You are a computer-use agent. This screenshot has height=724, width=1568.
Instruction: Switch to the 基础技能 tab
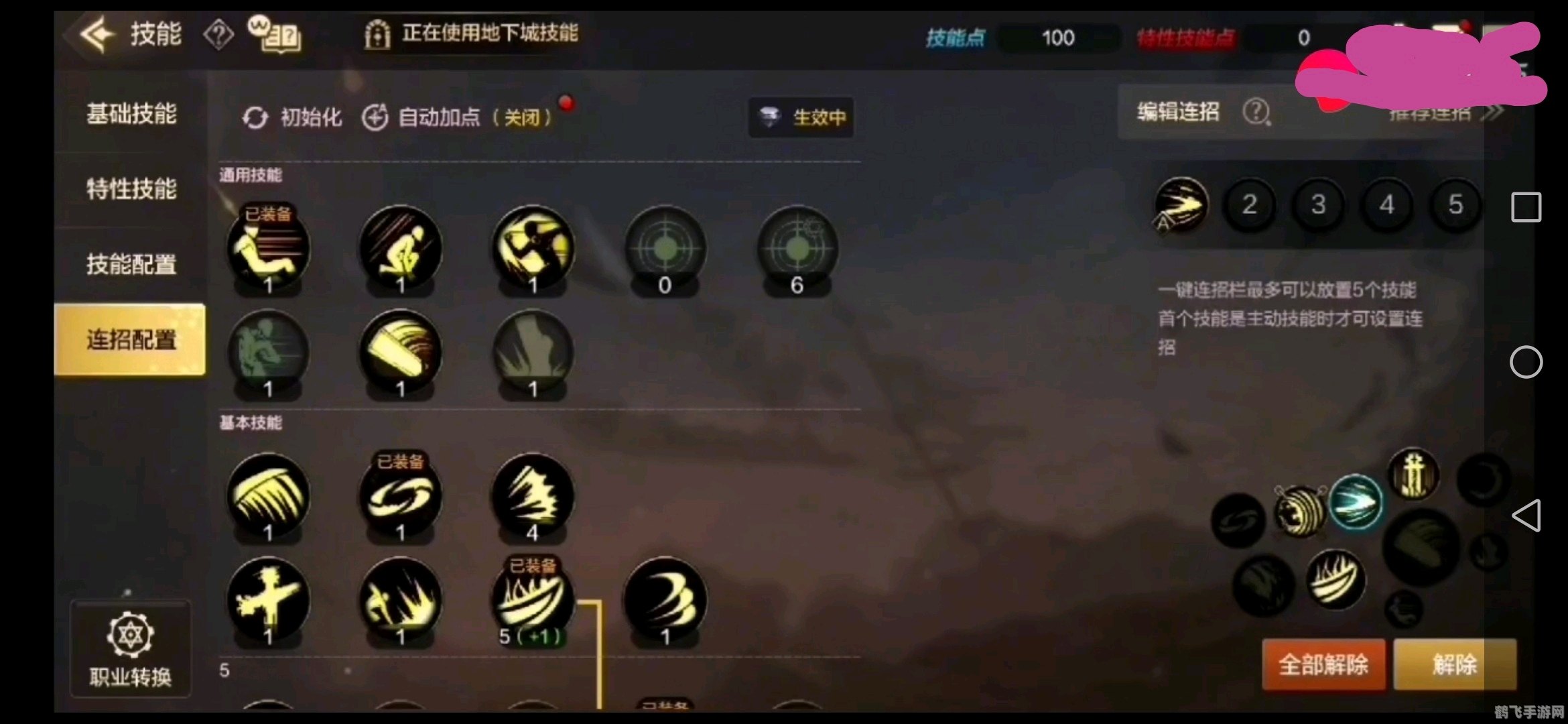(131, 115)
